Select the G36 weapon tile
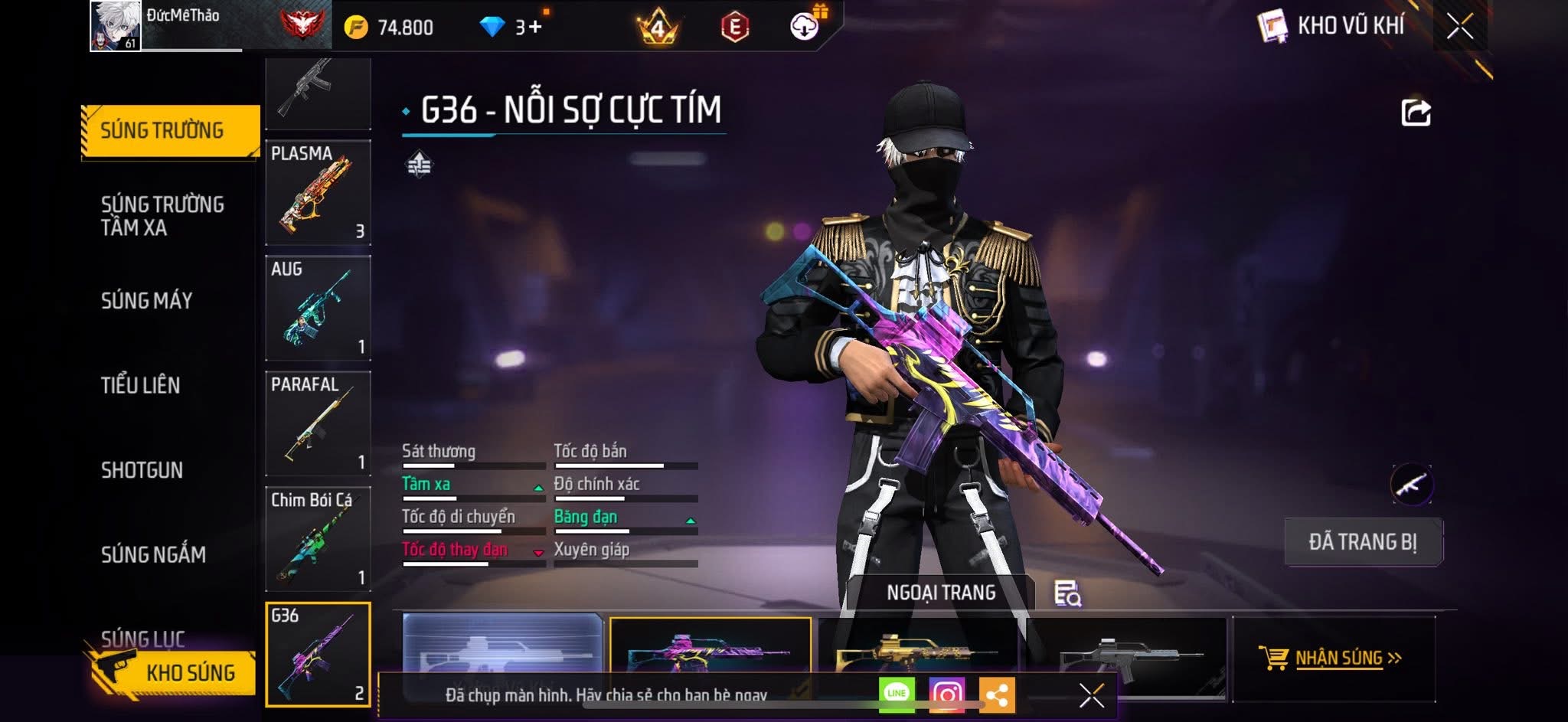Image resolution: width=1568 pixels, height=722 pixels. click(318, 654)
